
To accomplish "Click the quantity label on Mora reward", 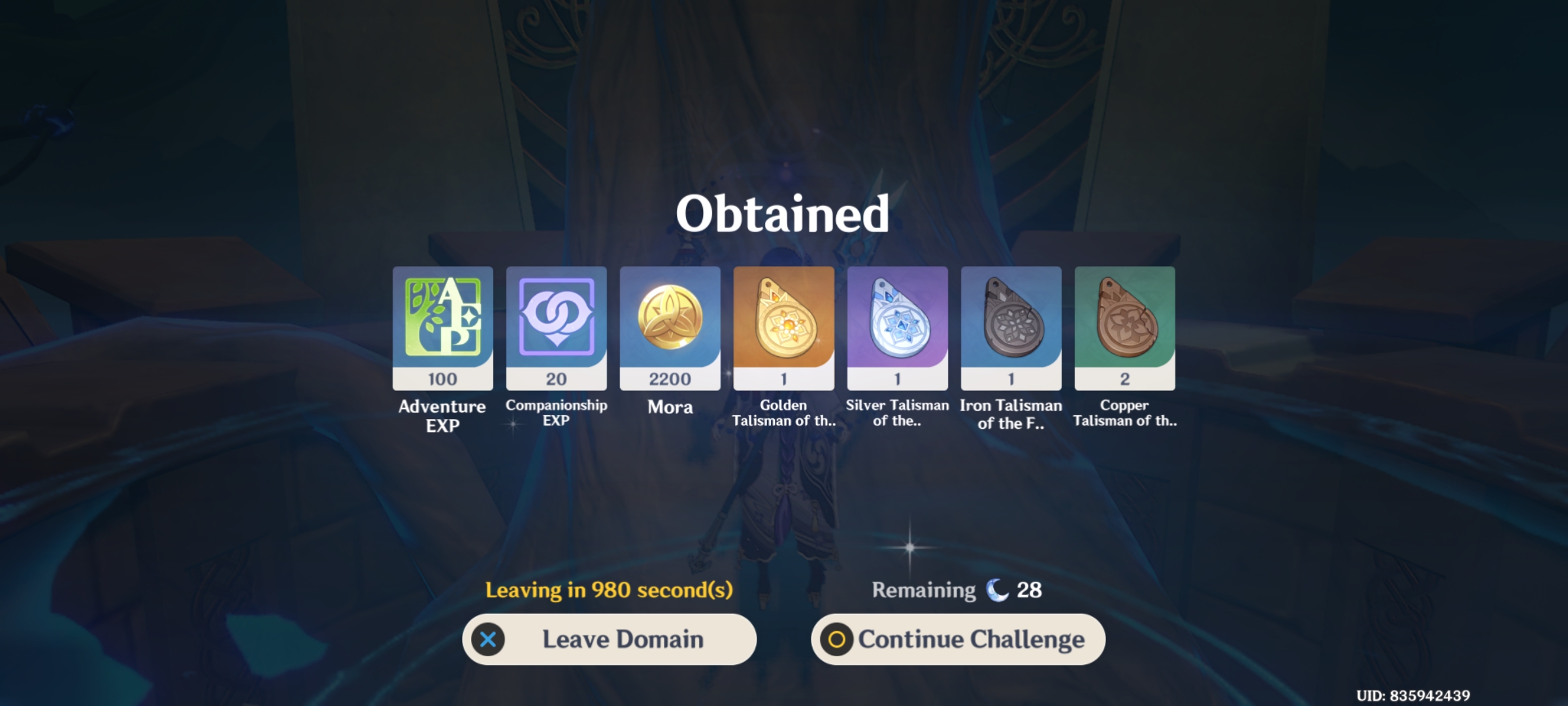I will point(670,378).
